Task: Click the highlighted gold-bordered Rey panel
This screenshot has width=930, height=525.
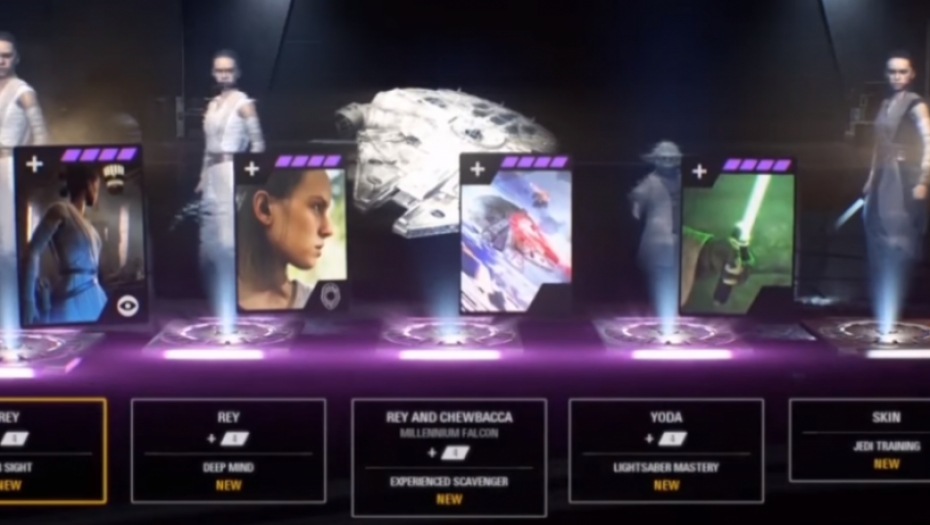Action: coord(52,450)
